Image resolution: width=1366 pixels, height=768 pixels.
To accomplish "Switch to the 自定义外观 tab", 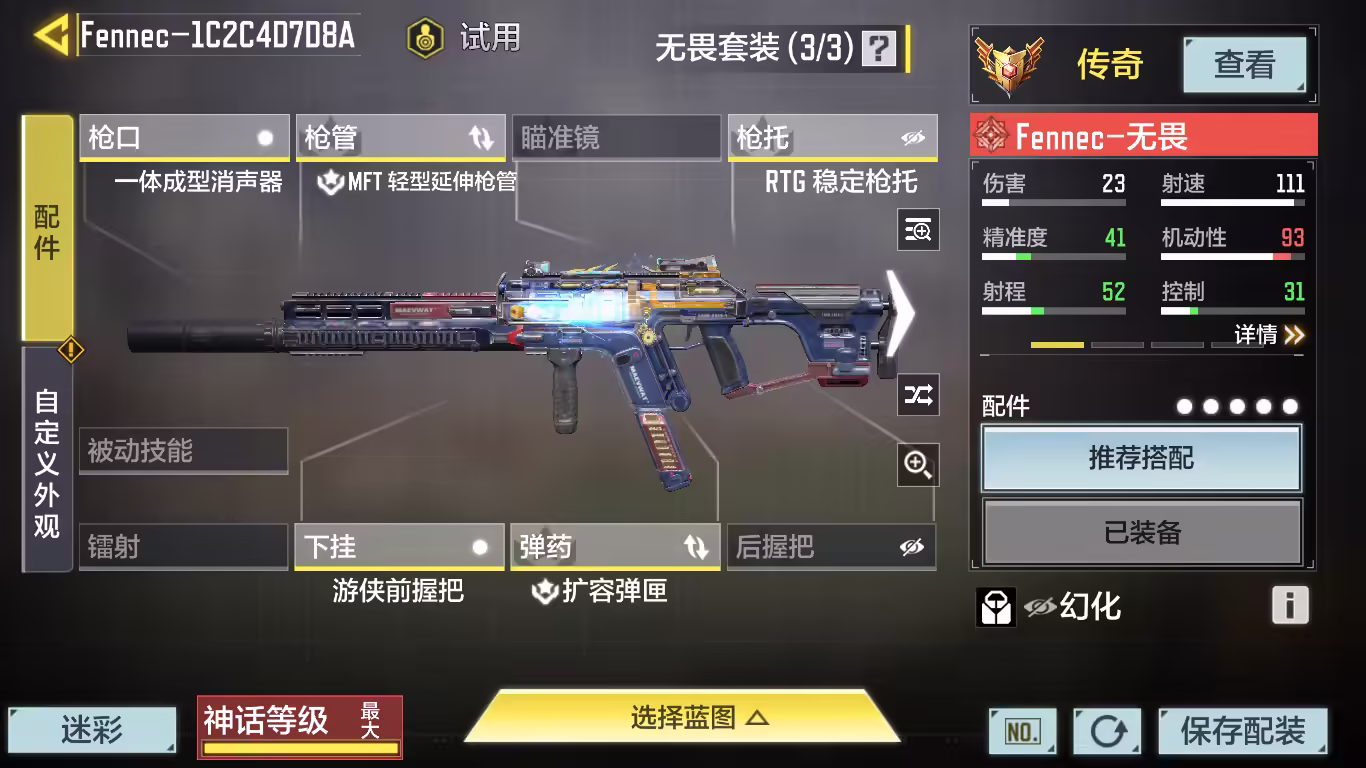I will pyautogui.click(x=47, y=462).
